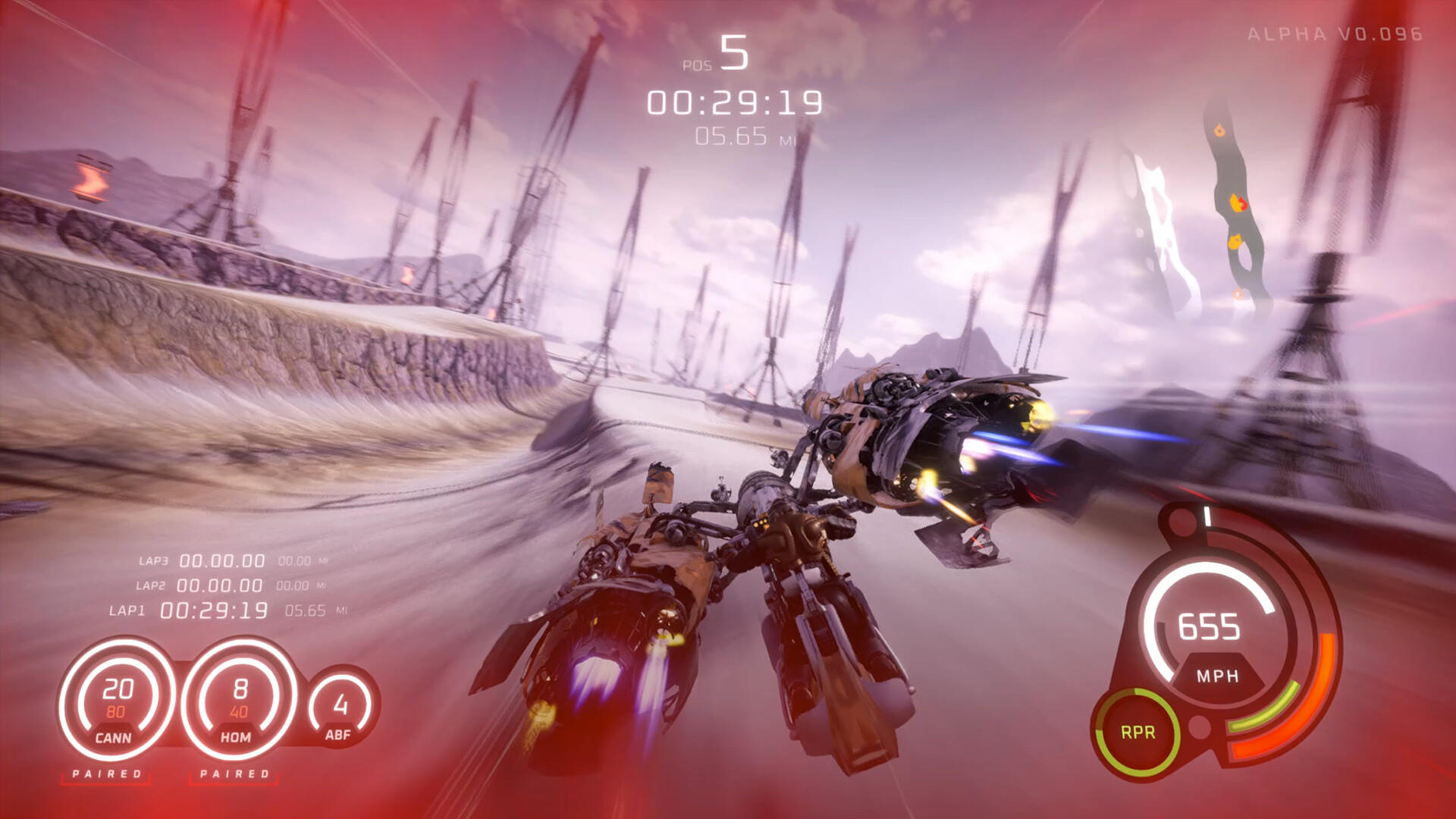Toggle the PAIRED status under the CANN gauge
This screenshot has width=1456, height=819.
pyautogui.click(x=107, y=774)
